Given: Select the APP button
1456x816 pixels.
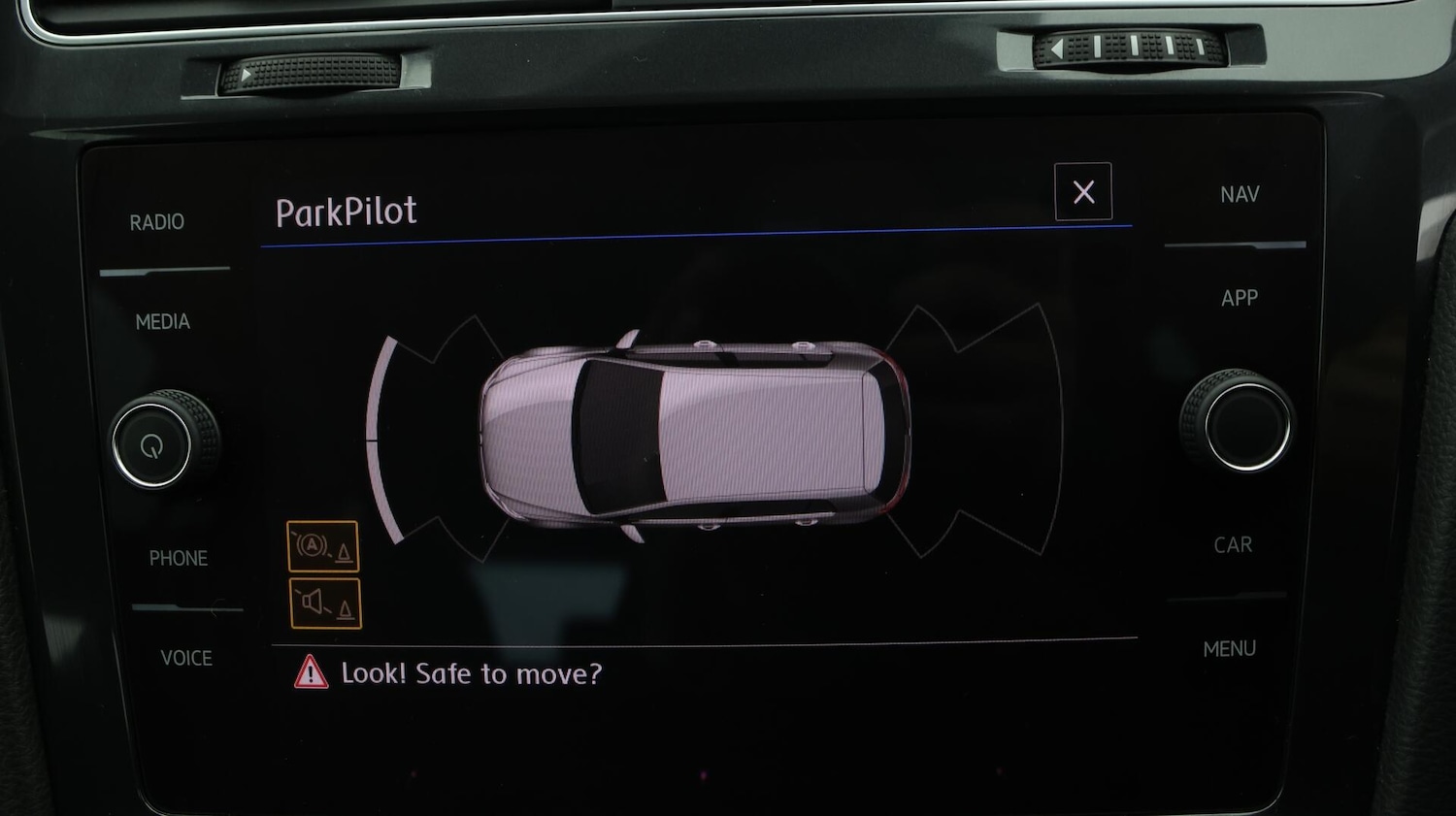Looking at the screenshot, I should point(1240,298).
